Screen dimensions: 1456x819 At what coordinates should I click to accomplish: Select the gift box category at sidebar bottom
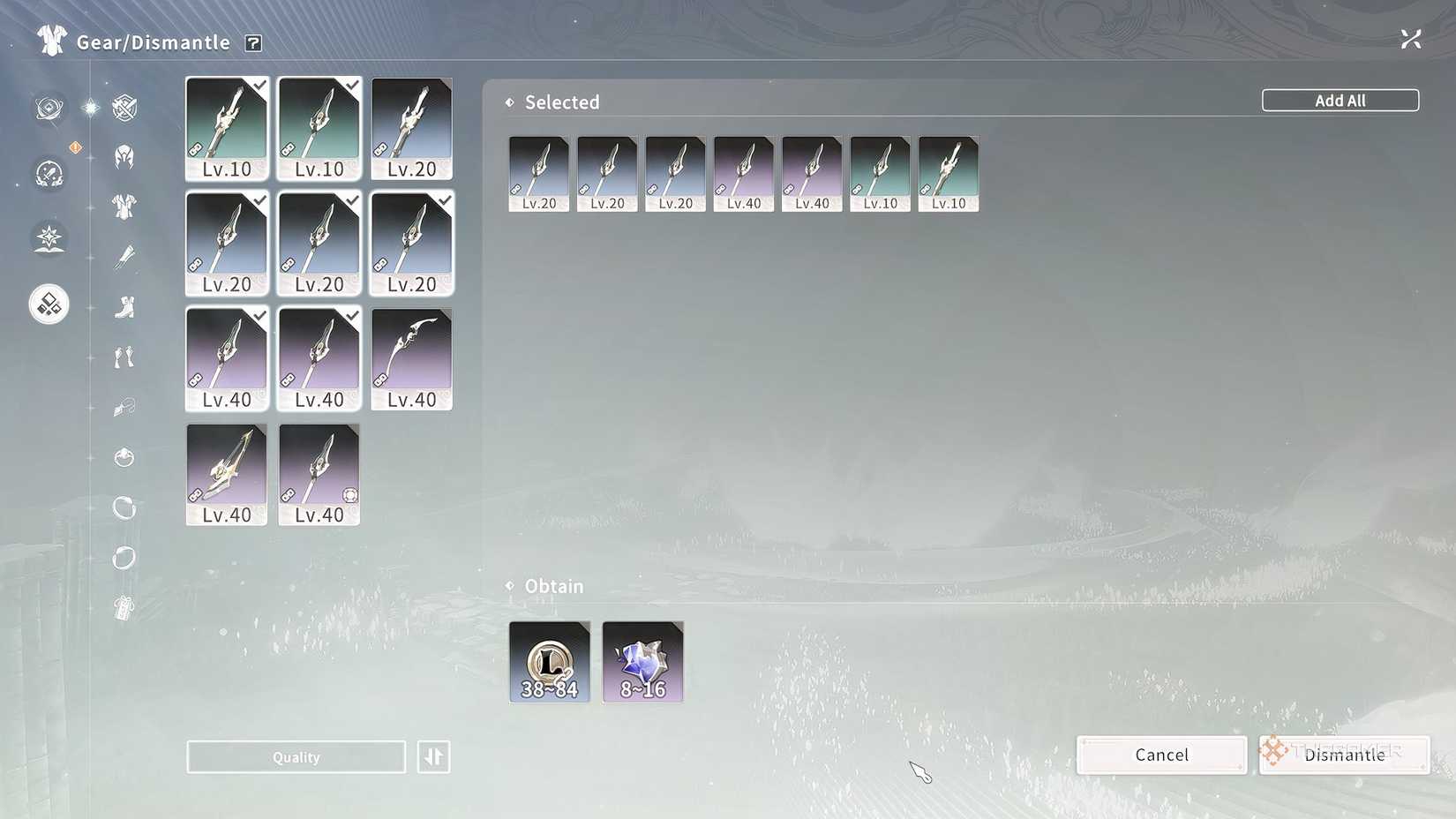point(124,609)
